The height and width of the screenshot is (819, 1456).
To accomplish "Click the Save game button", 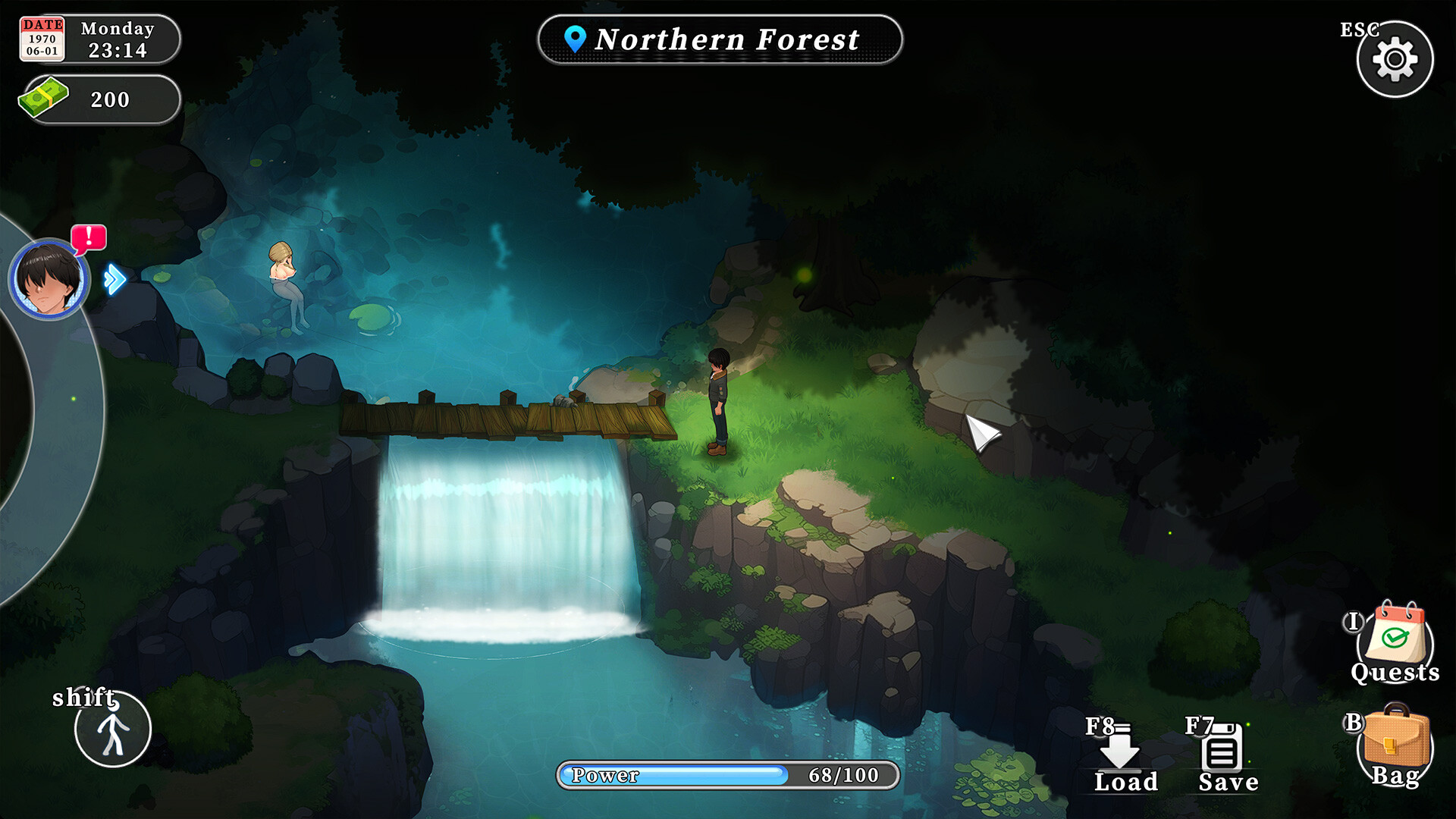I will (1223, 756).
